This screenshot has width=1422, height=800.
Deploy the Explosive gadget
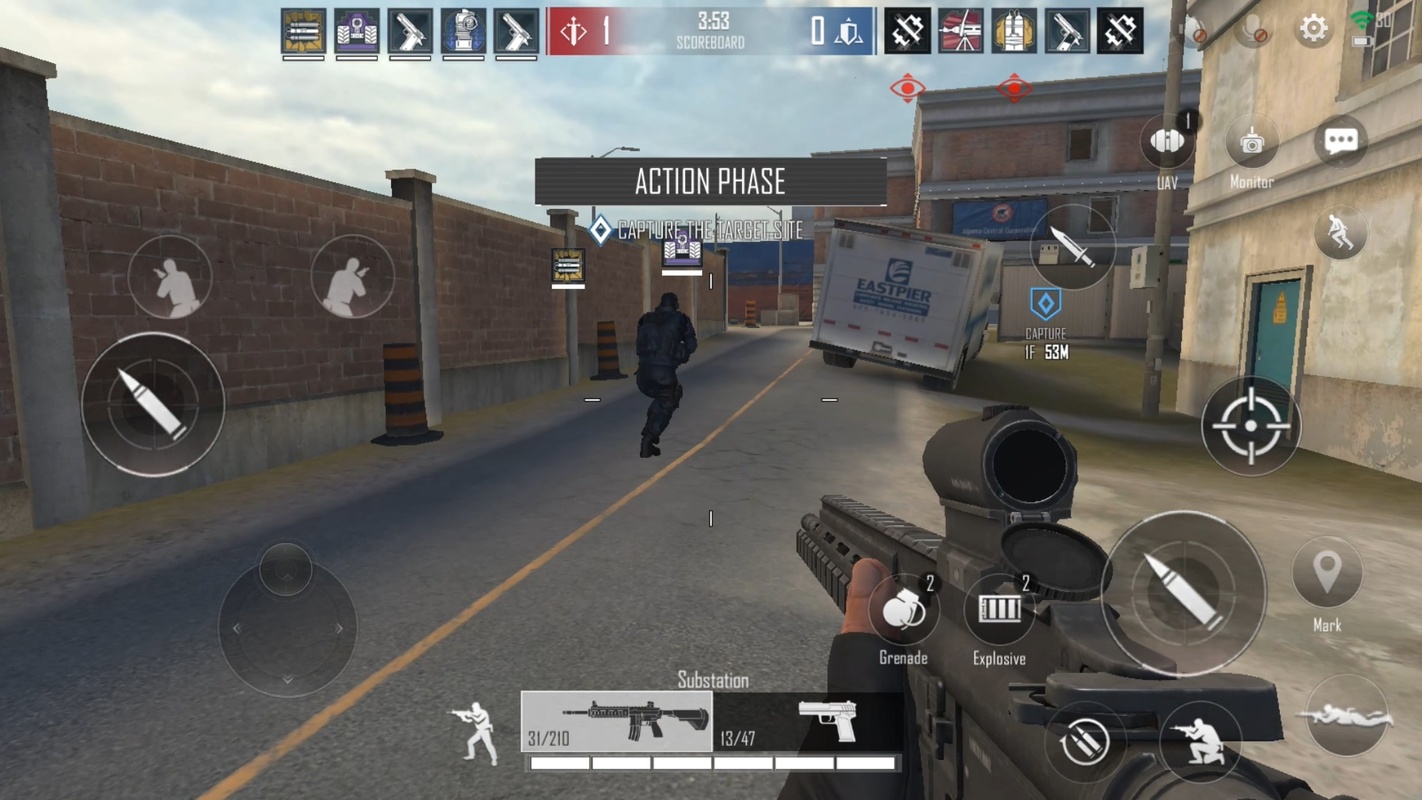tap(999, 609)
